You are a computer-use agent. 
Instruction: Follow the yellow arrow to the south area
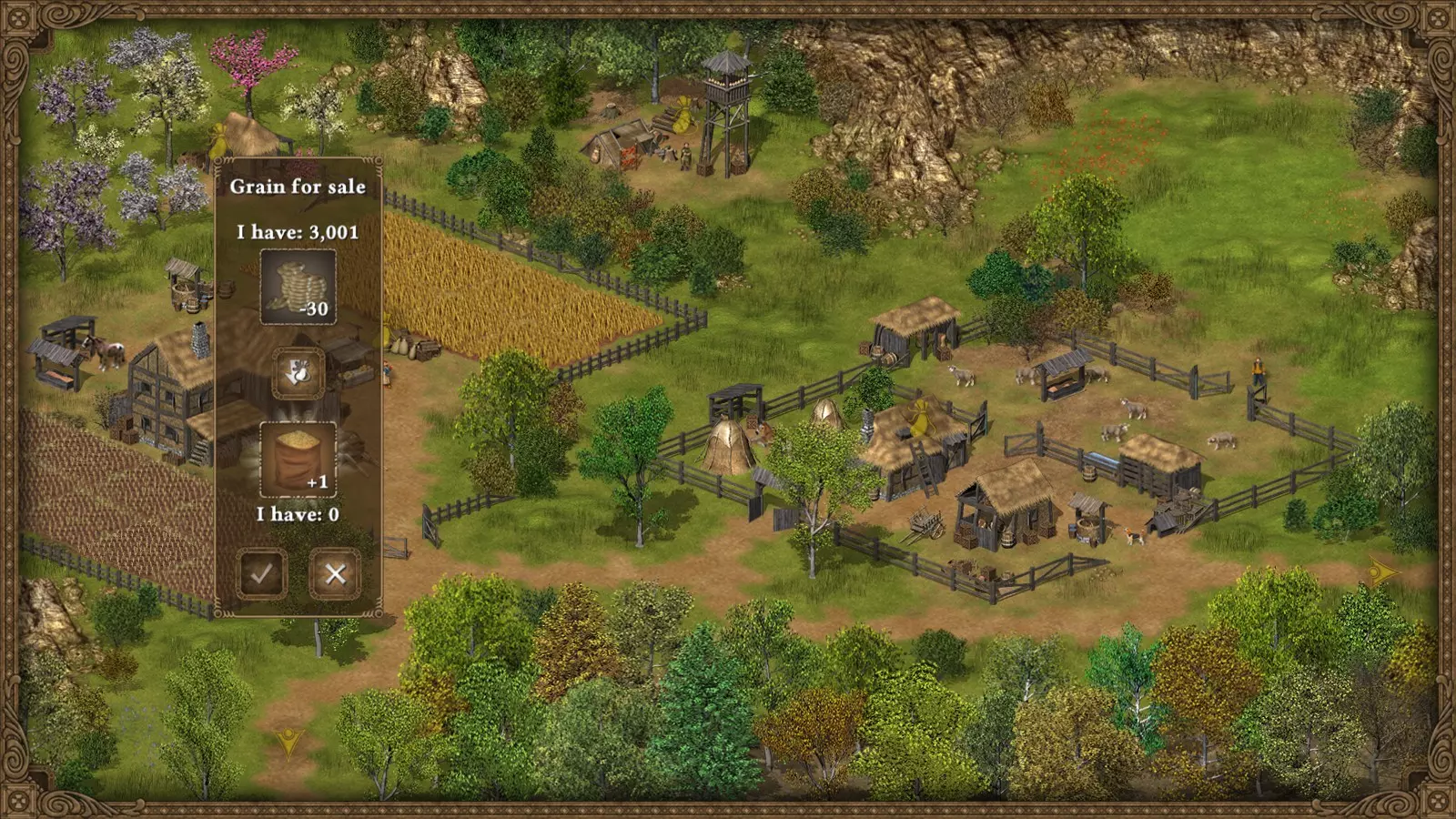click(289, 743)
